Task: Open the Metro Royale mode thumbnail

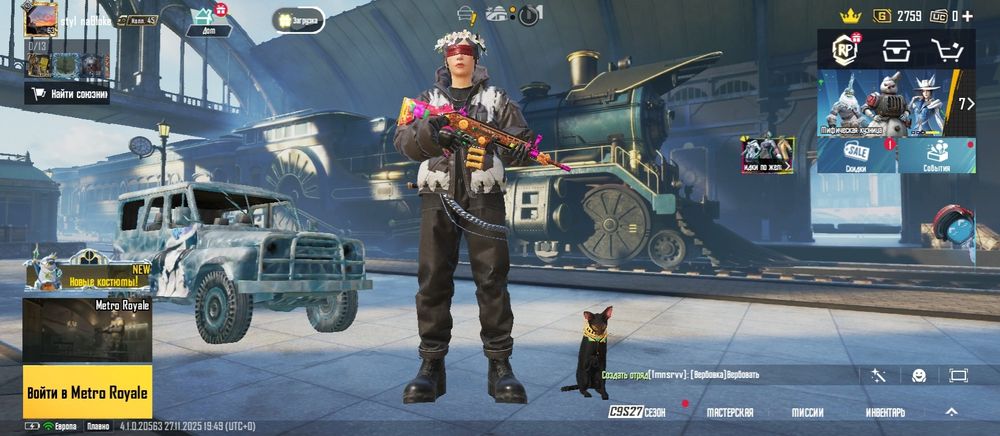Action: coord(87,330)
